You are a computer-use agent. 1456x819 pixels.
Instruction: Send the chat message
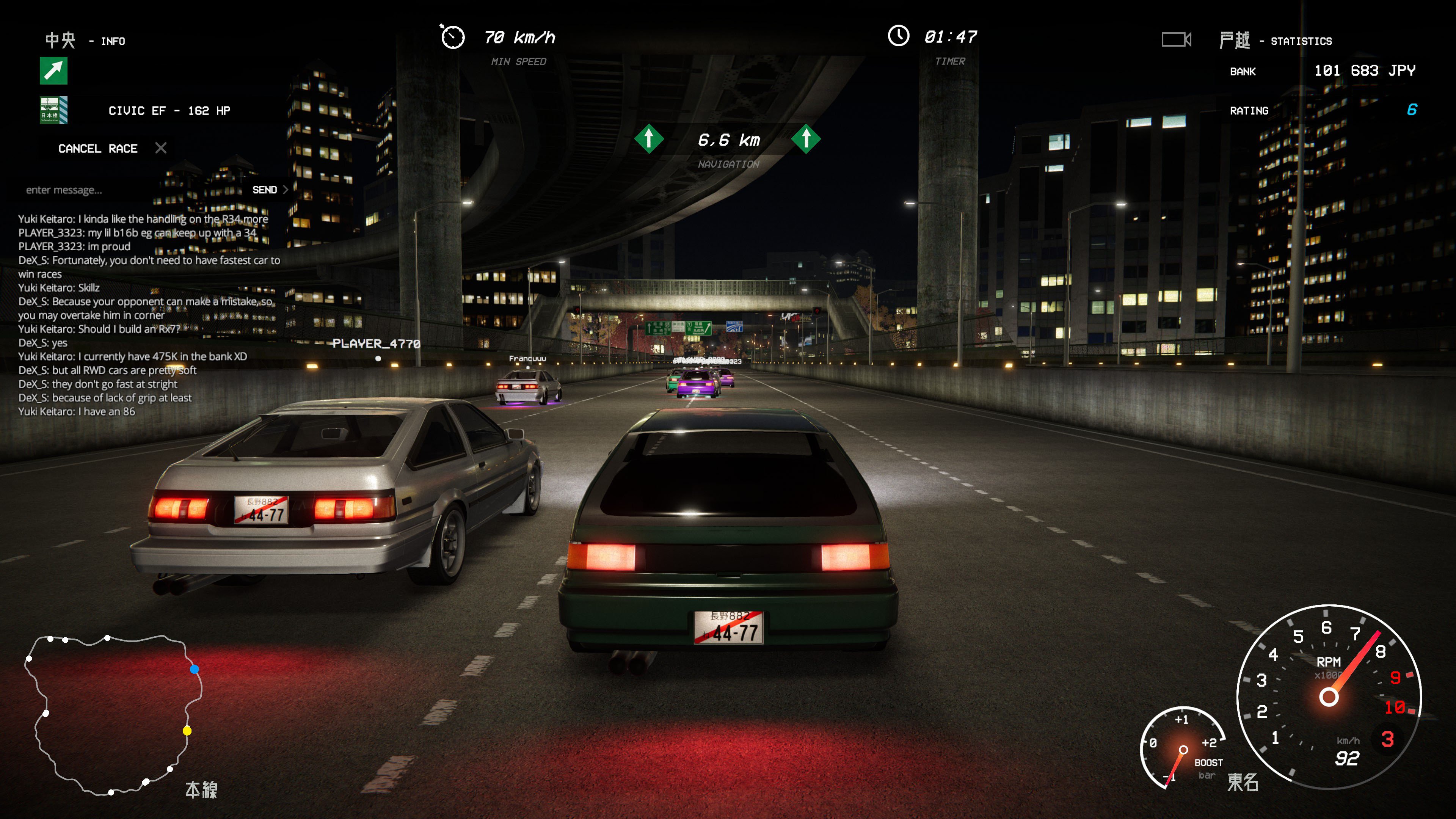[270, 190]
